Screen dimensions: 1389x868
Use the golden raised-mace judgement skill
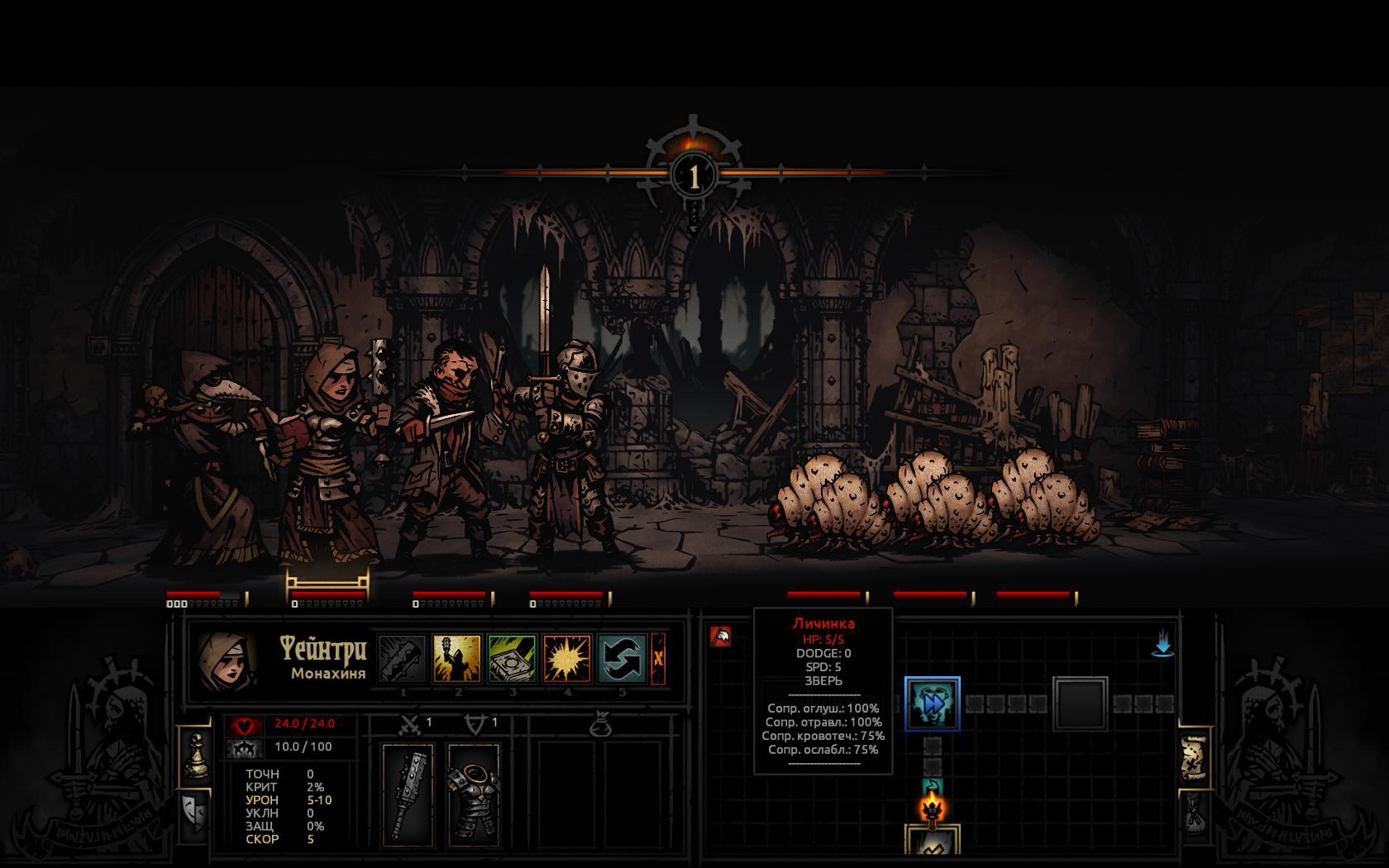coord(456,659)
